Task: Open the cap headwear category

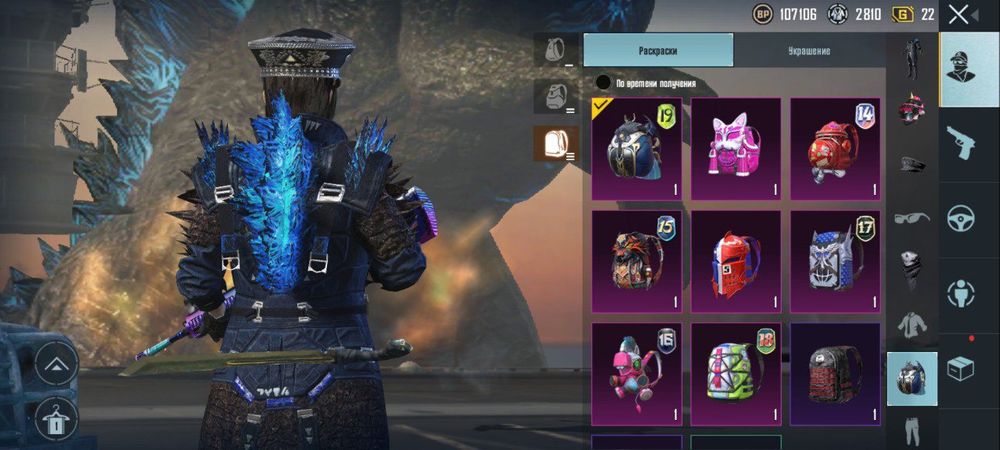Action: (911, 163)
